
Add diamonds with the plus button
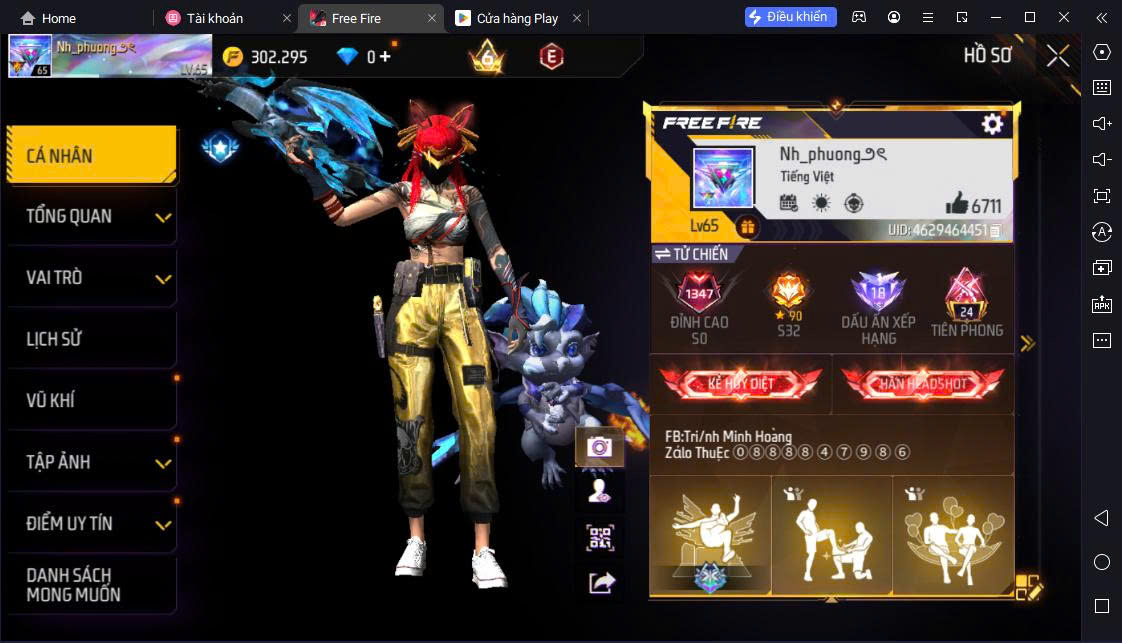[x=385, y=57]
